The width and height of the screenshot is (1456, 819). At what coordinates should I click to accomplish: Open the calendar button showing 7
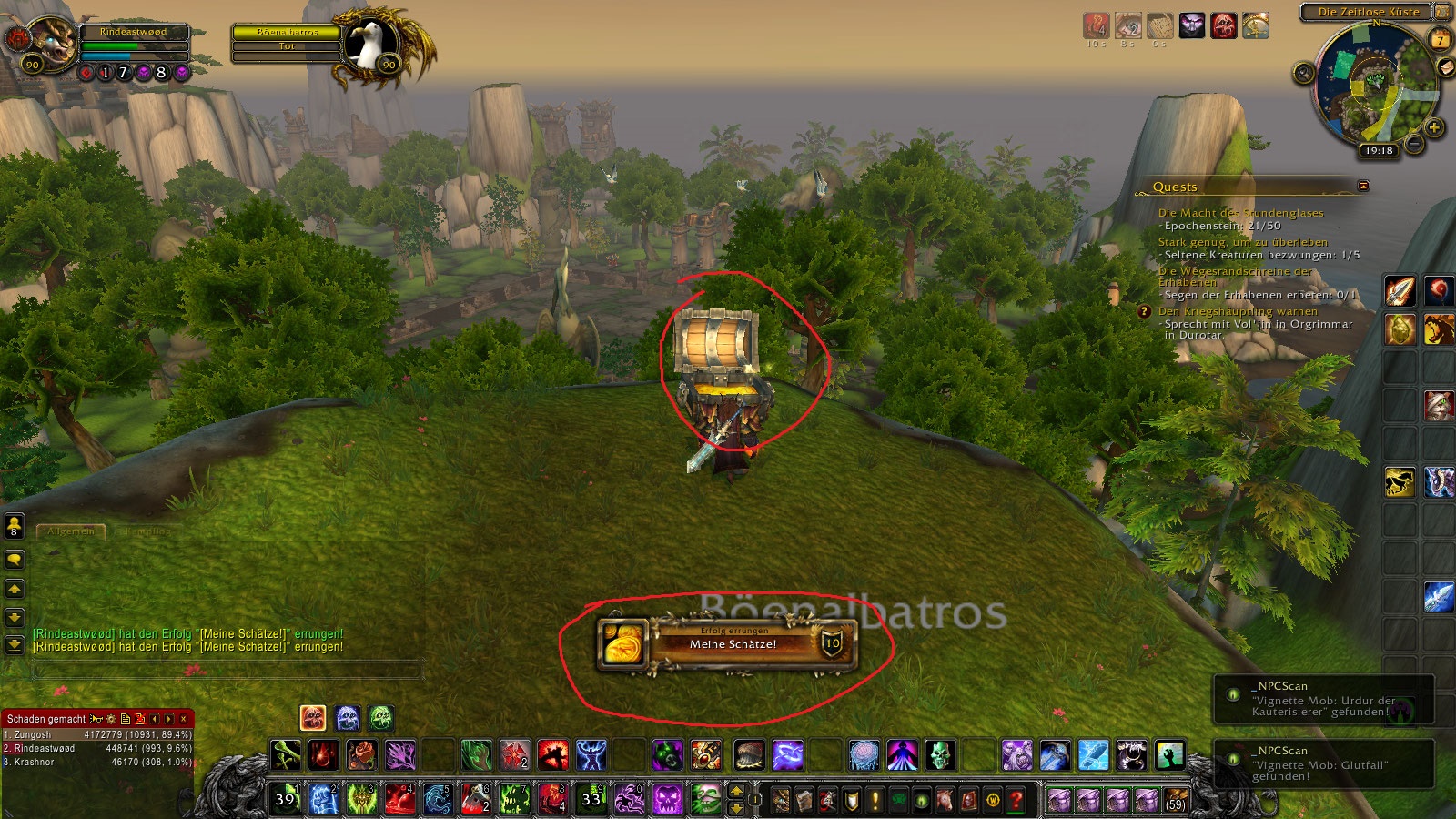[1440, 40]
